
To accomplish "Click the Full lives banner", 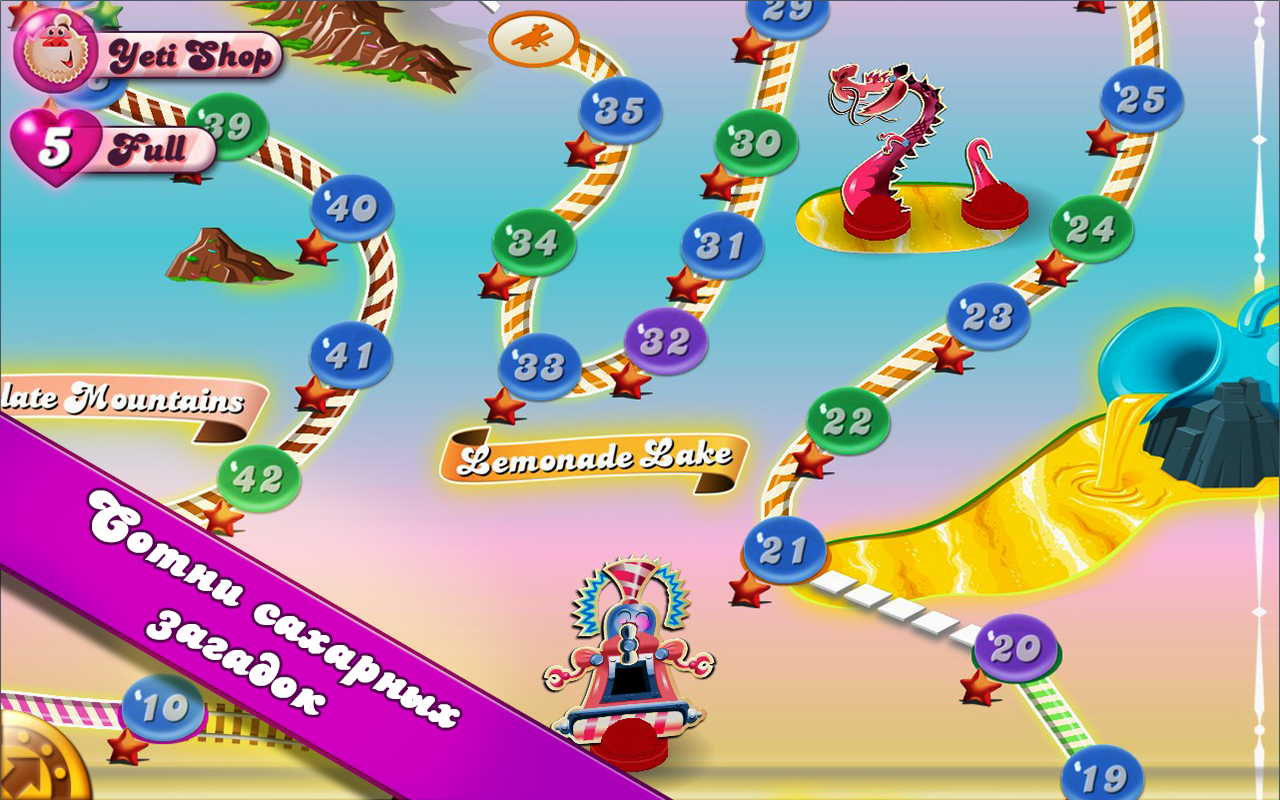I will pos(152,148).
